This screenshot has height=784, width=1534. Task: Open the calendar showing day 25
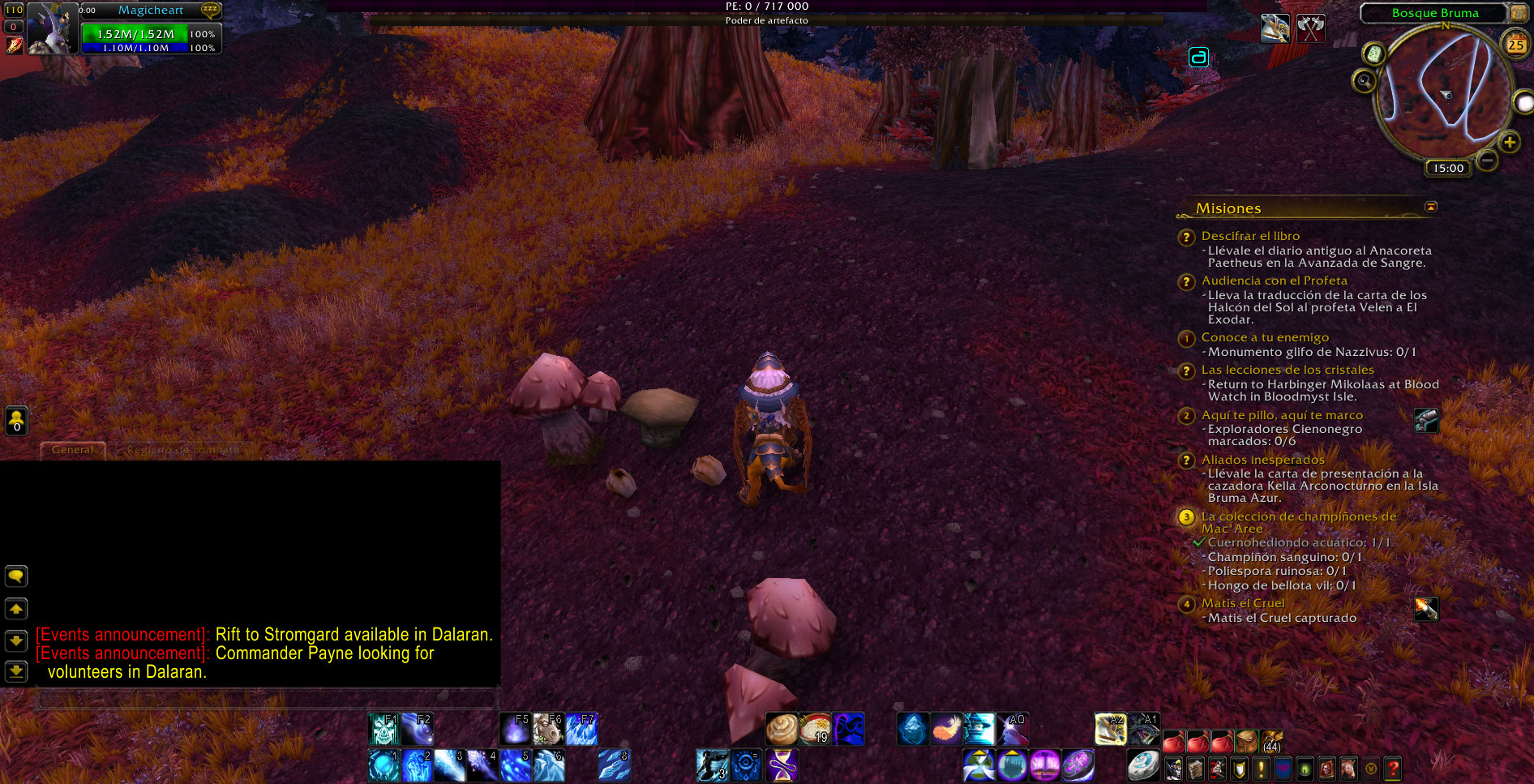pyautogui.click(x=1515, y=45)
